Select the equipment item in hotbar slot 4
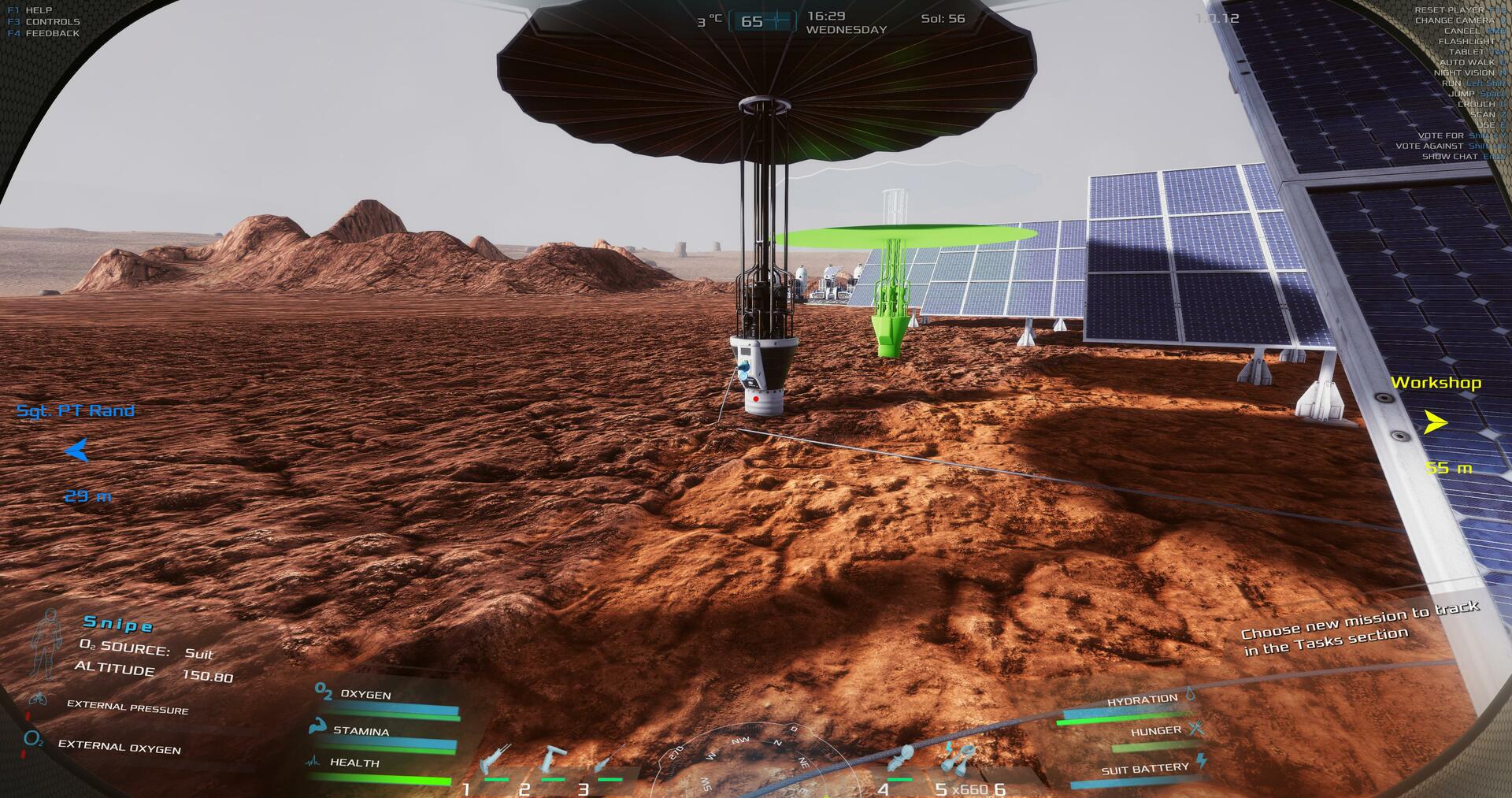The height and width of the screenshot is (798, 1512). click(899, 759)
